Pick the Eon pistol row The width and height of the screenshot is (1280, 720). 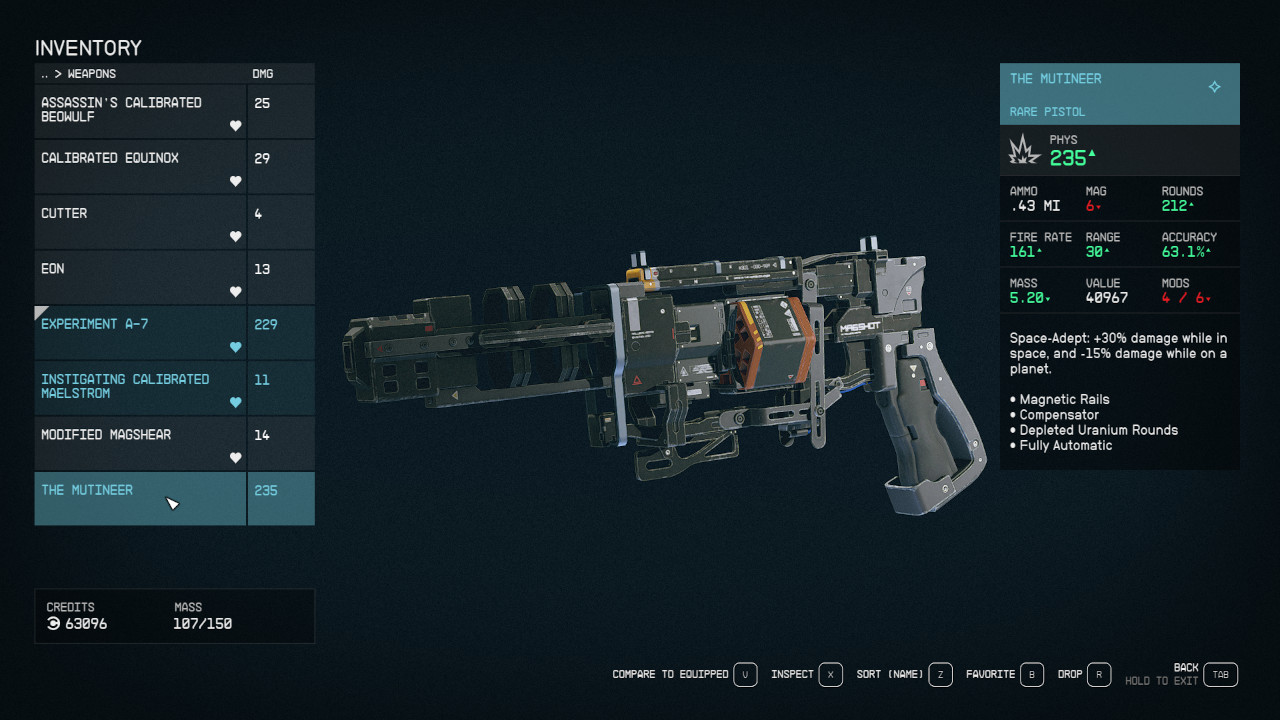(140, 276)
